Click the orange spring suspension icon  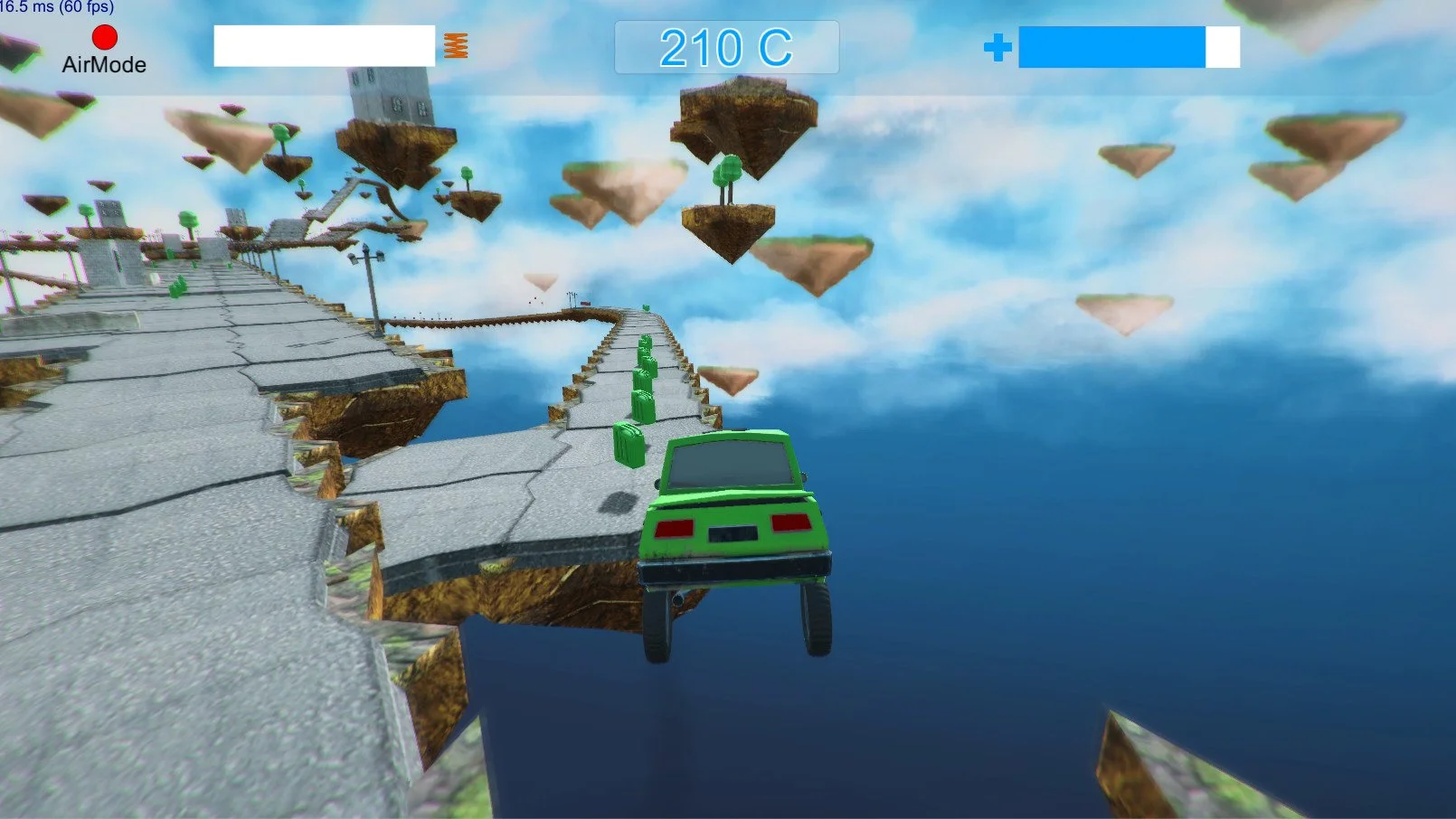[x=455, y=46]
